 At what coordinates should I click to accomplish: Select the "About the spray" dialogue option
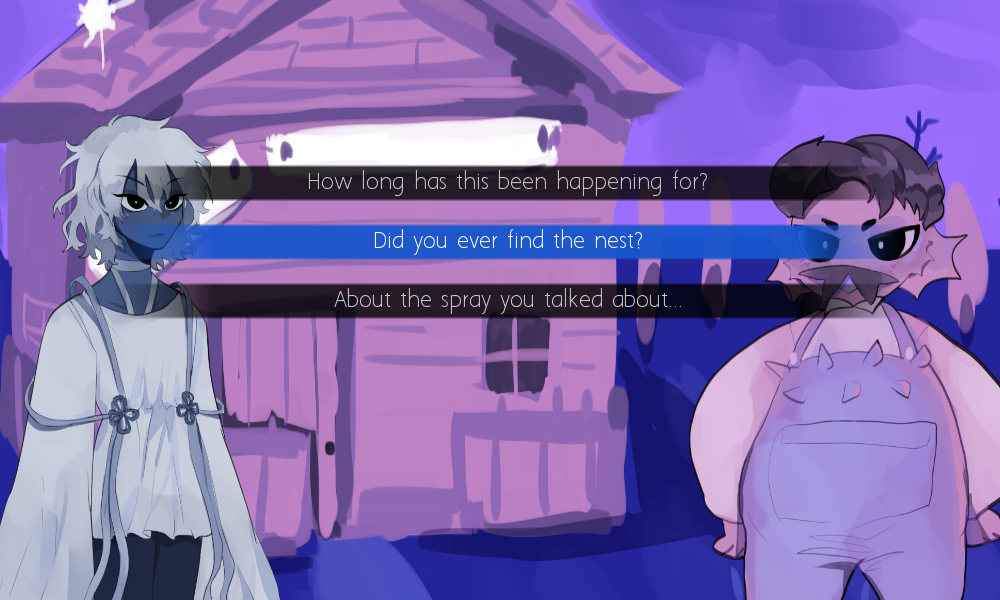(x=507, y=300)
